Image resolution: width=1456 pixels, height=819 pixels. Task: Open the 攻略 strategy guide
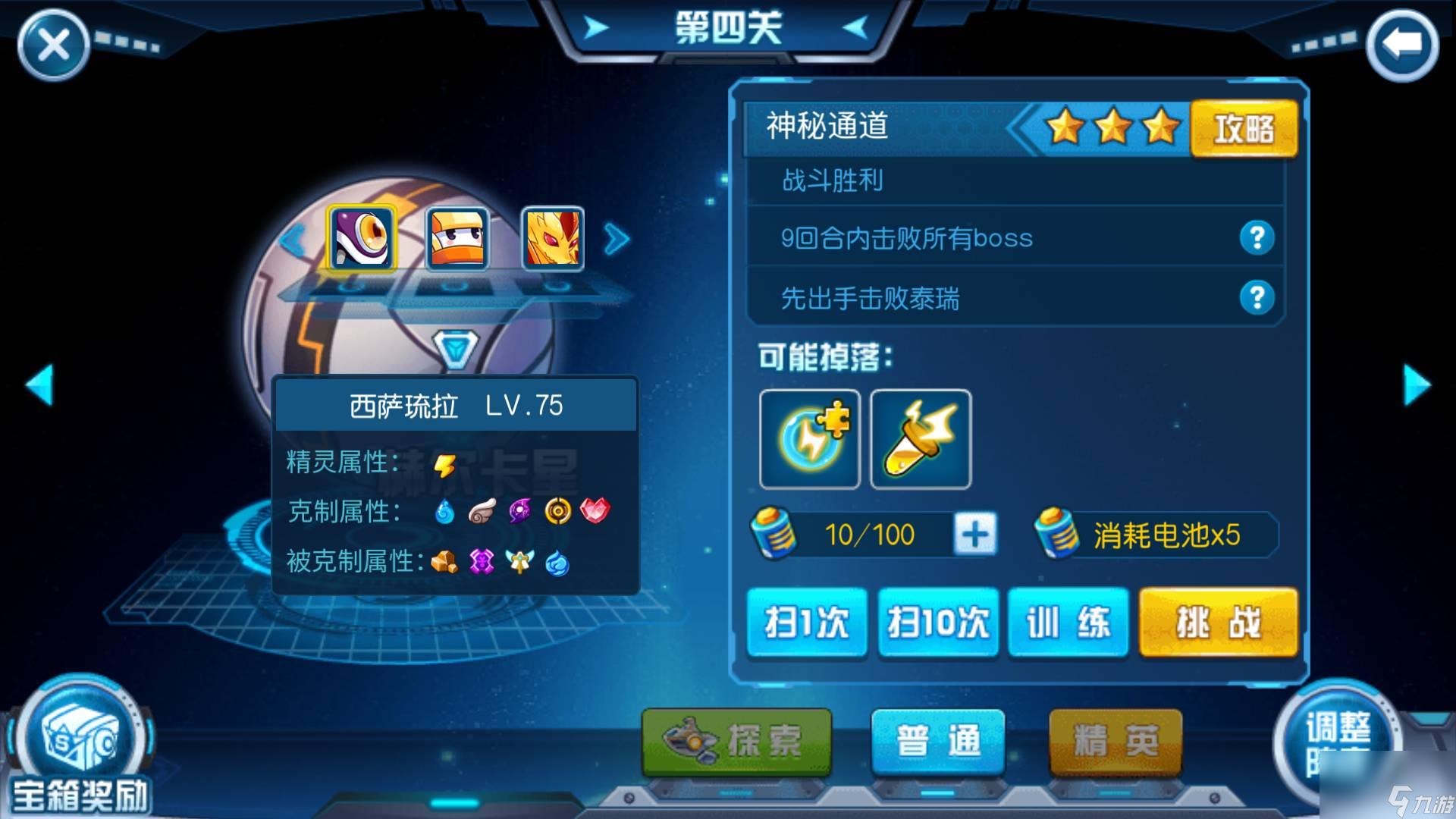1244,128
